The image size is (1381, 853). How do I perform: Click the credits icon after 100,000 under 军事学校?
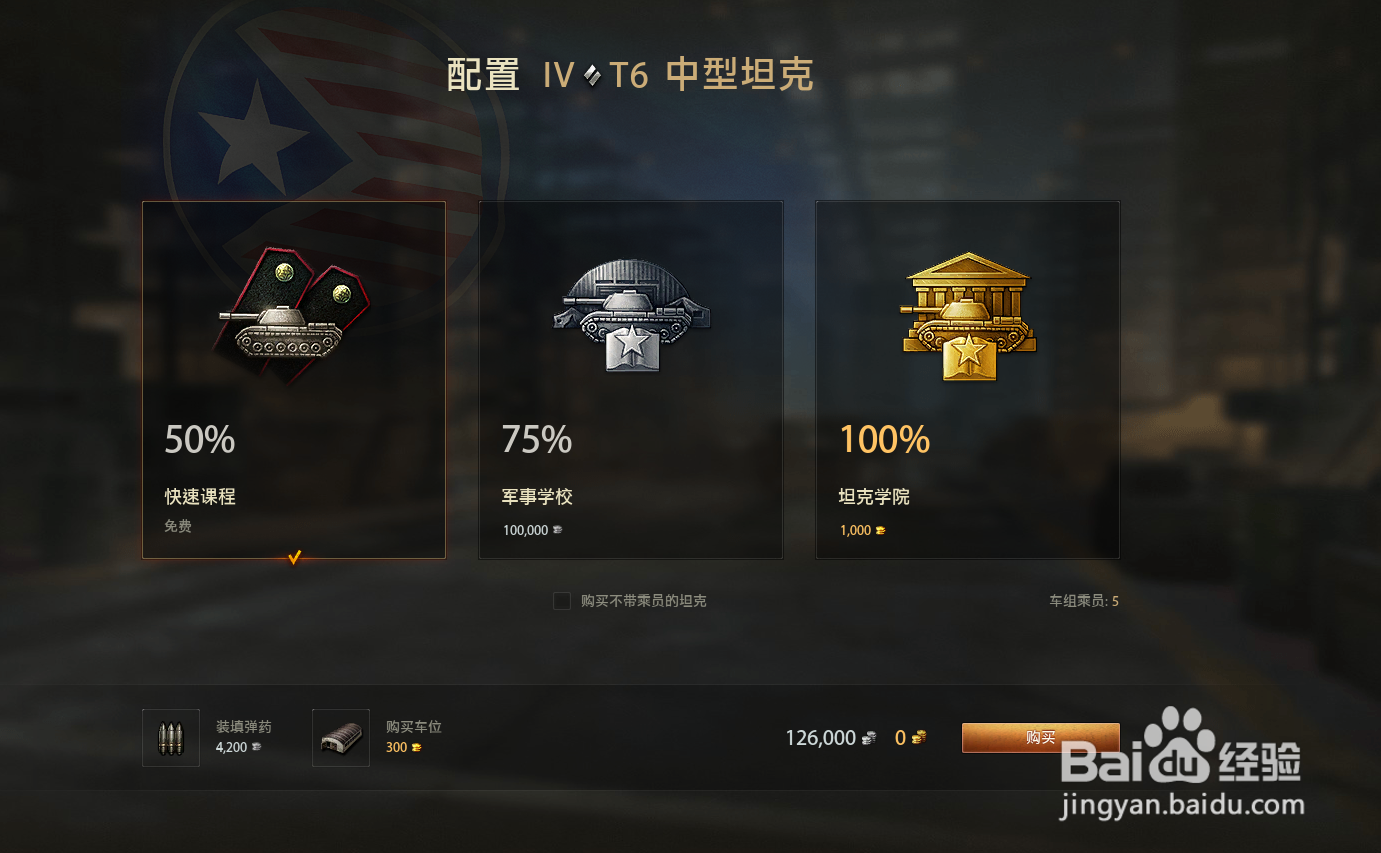(558, 530)
